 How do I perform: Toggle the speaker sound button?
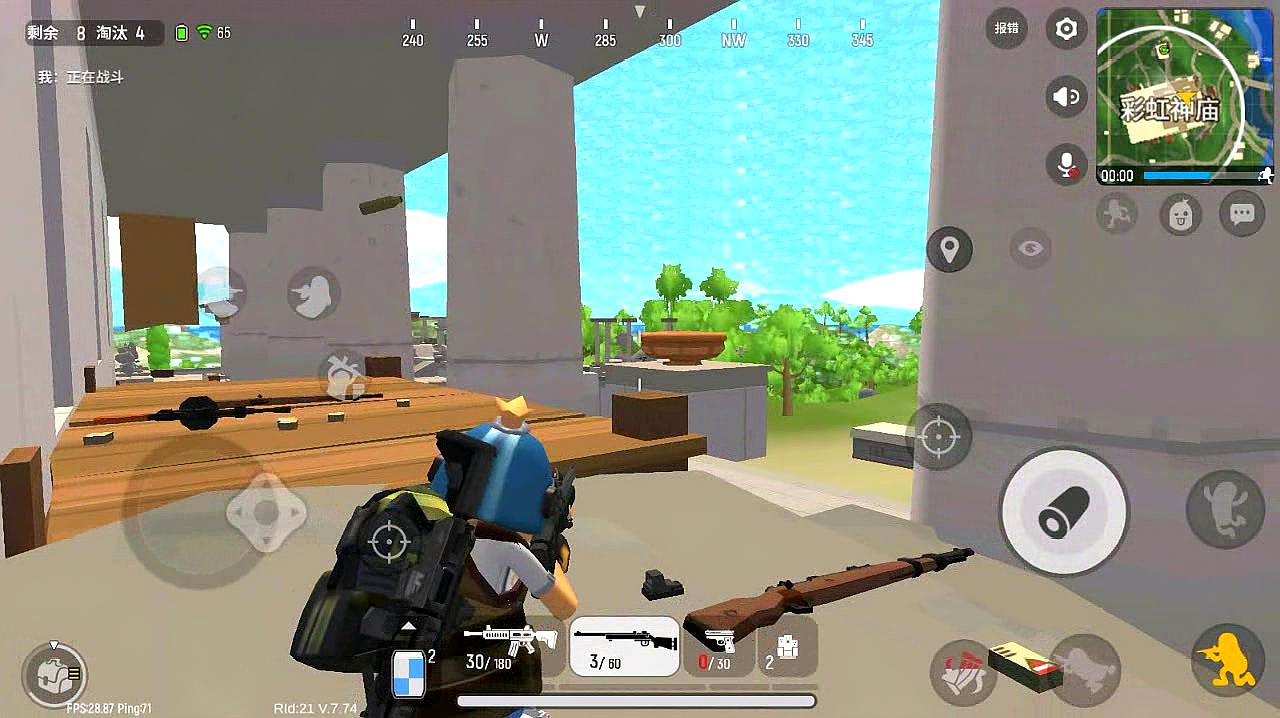click(x=1066, y=97)
